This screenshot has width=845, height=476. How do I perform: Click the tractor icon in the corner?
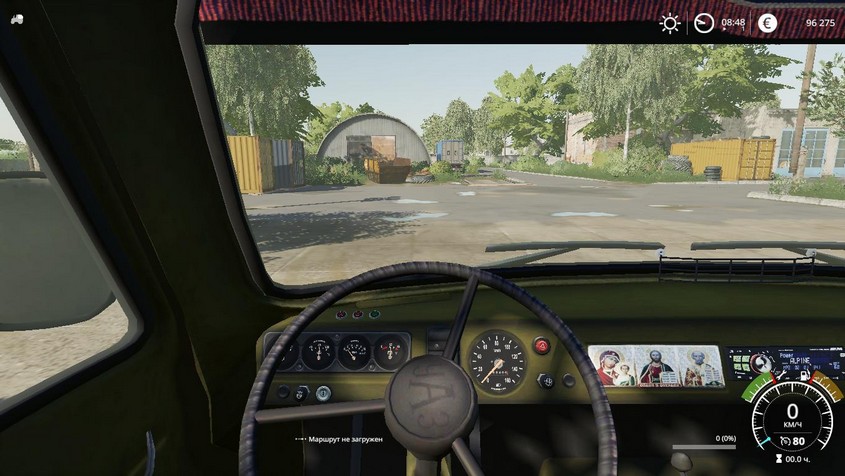pos(17,19)
